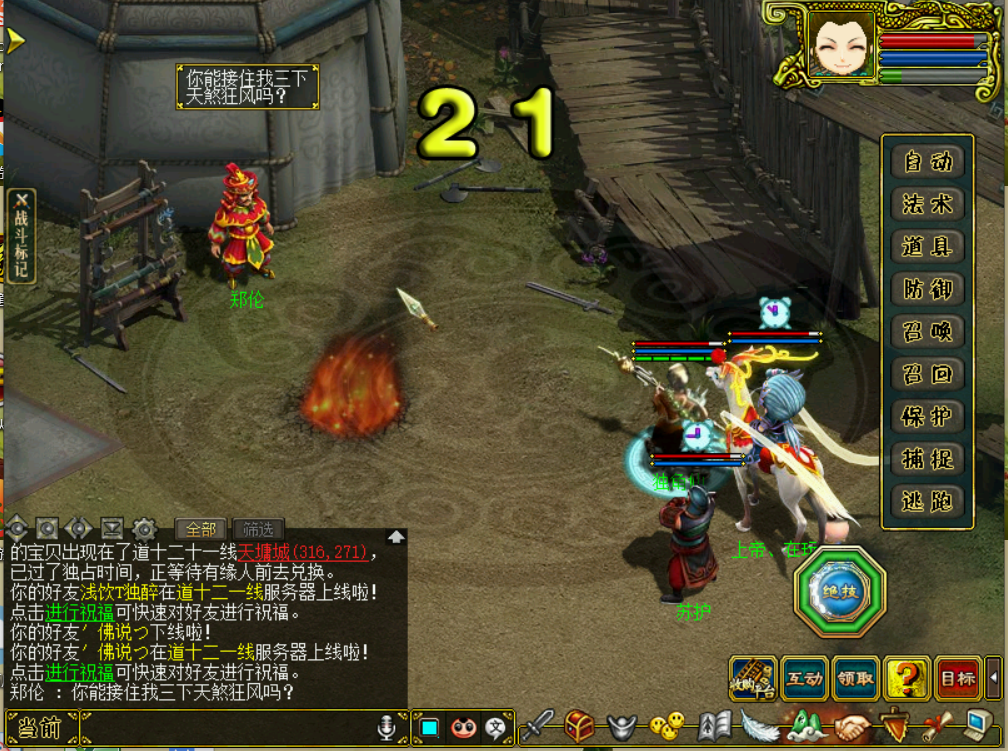Select the 道具 item command

click(927, 247)
